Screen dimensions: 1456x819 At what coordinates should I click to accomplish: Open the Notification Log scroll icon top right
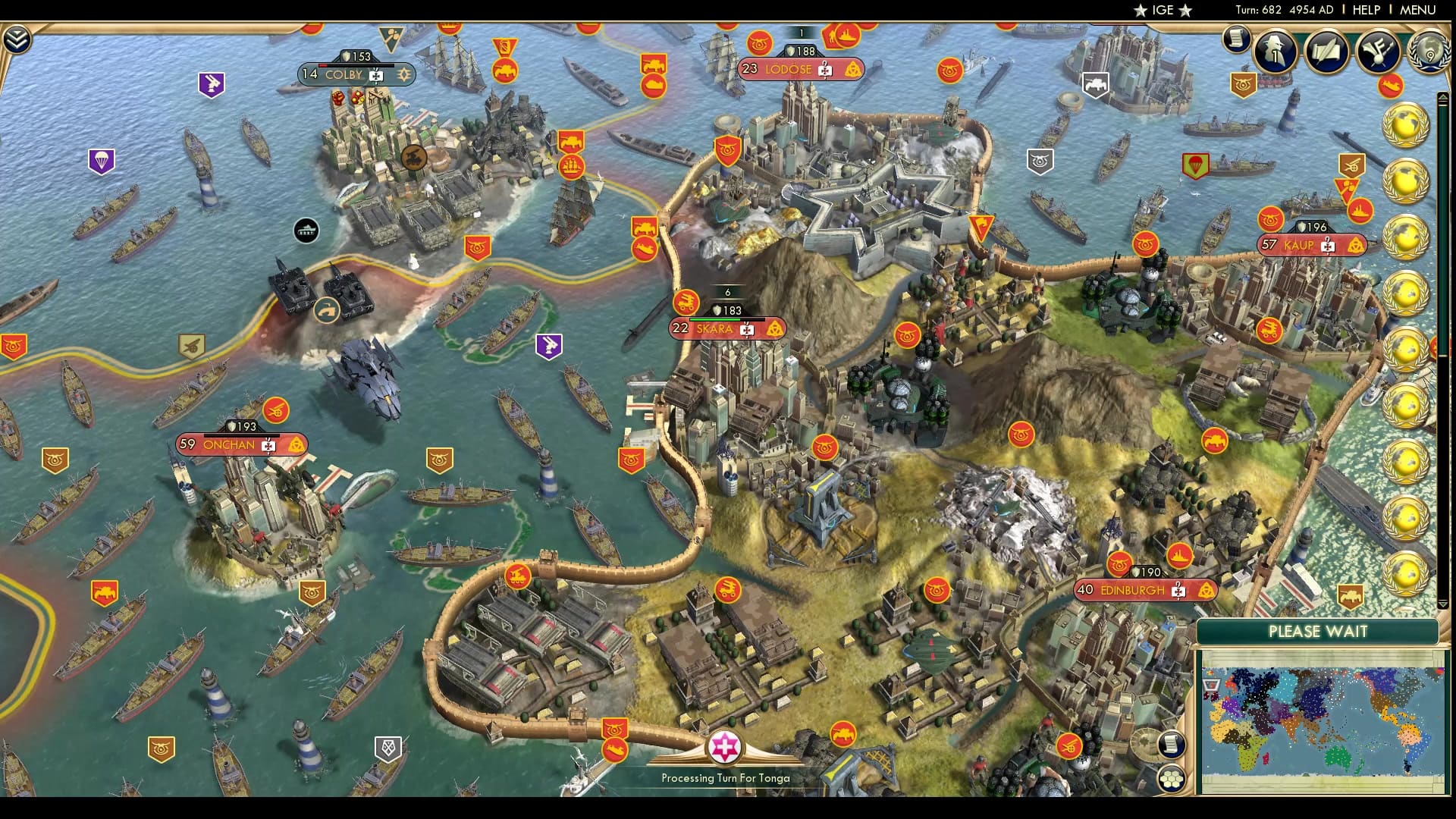click(1236, 38)
